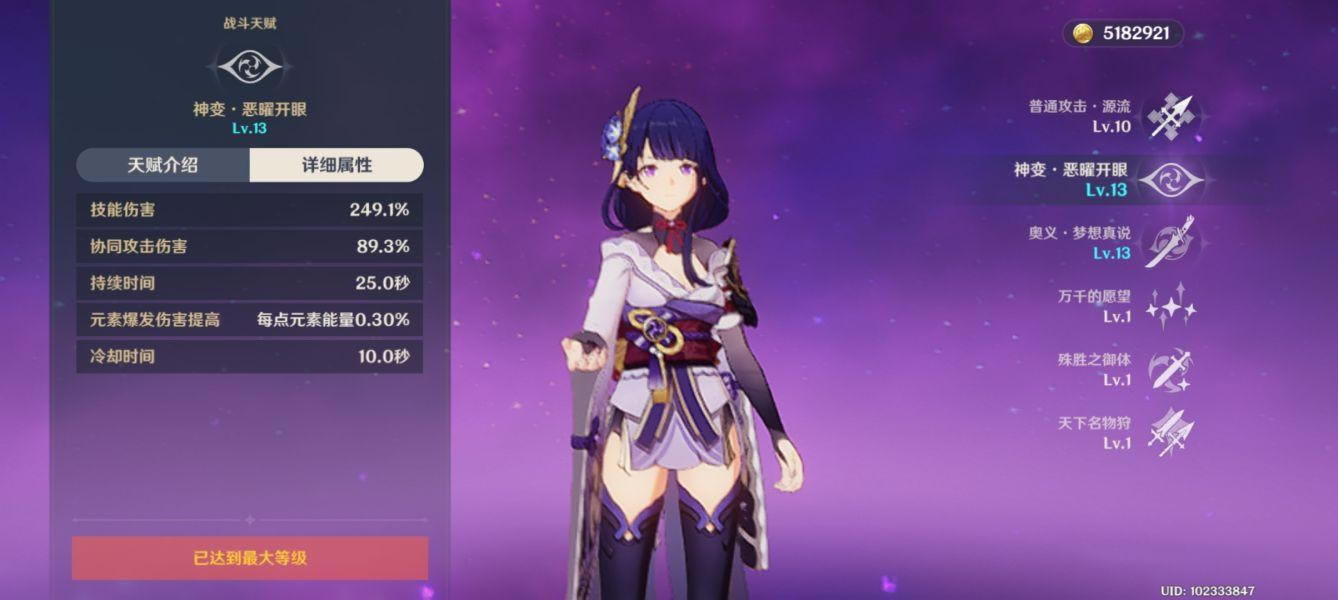Switch to the 天赋介绍 tab
The image size is (1338, 600).
click(x=163, y=166)
